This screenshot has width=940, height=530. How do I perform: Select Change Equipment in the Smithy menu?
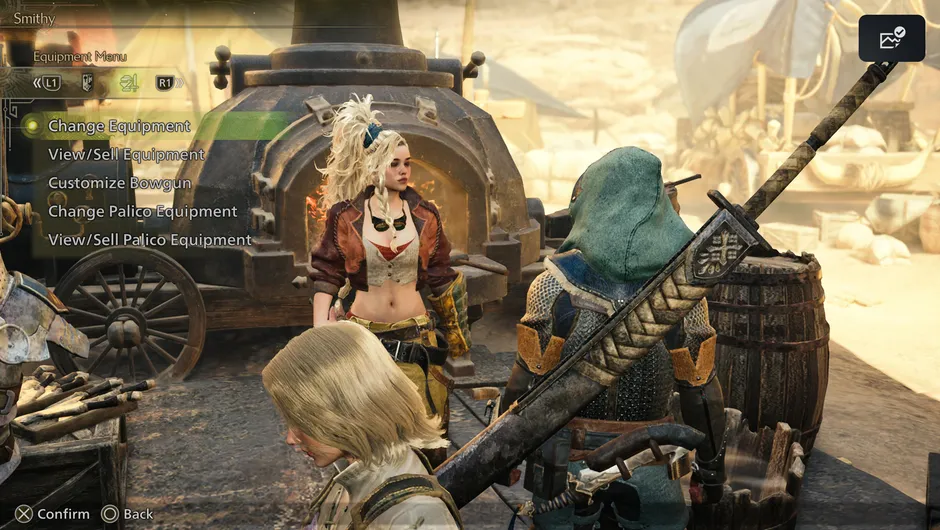tap(119, 126)
